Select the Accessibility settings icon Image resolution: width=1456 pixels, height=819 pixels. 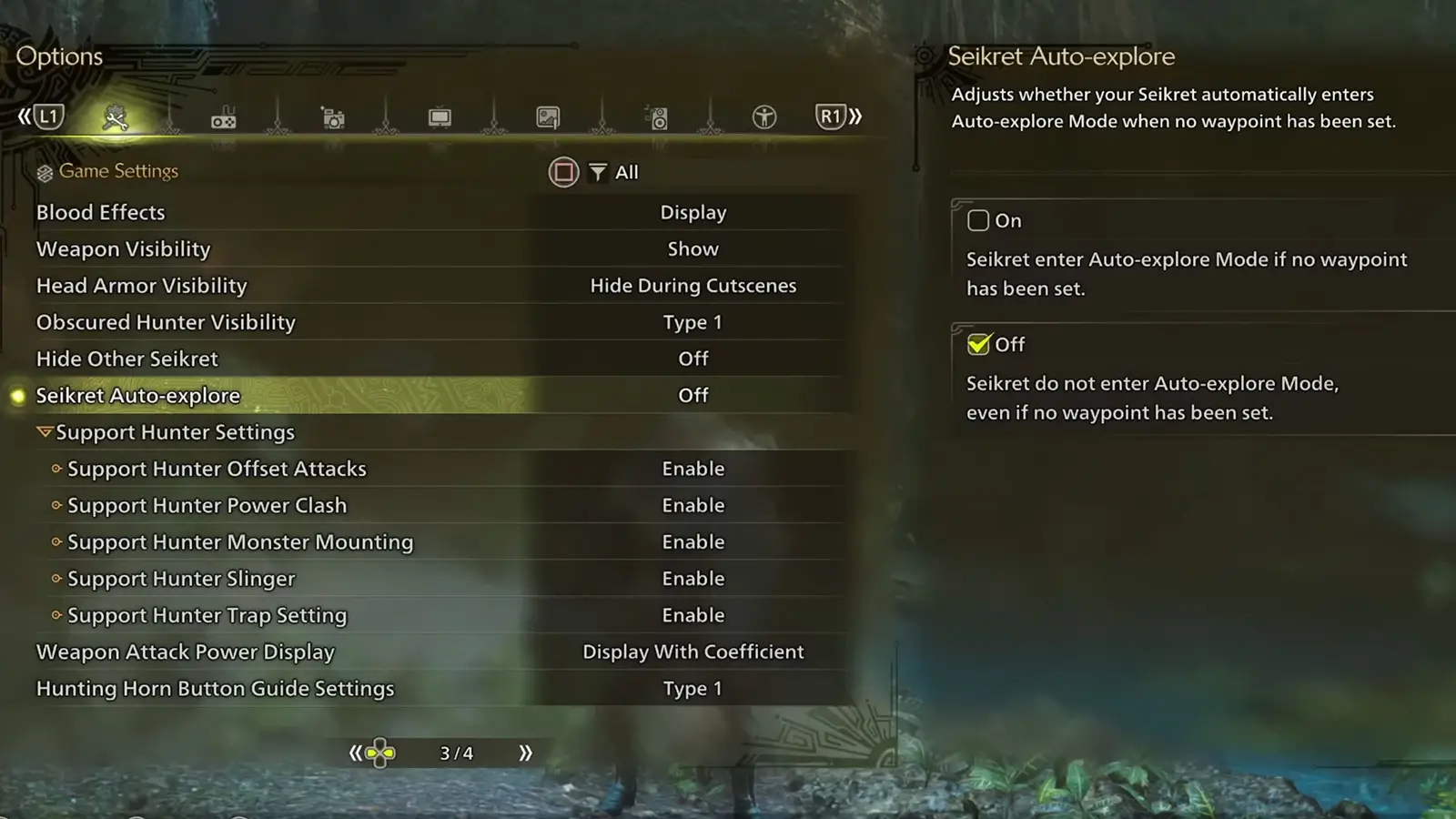tap(764, 116)
